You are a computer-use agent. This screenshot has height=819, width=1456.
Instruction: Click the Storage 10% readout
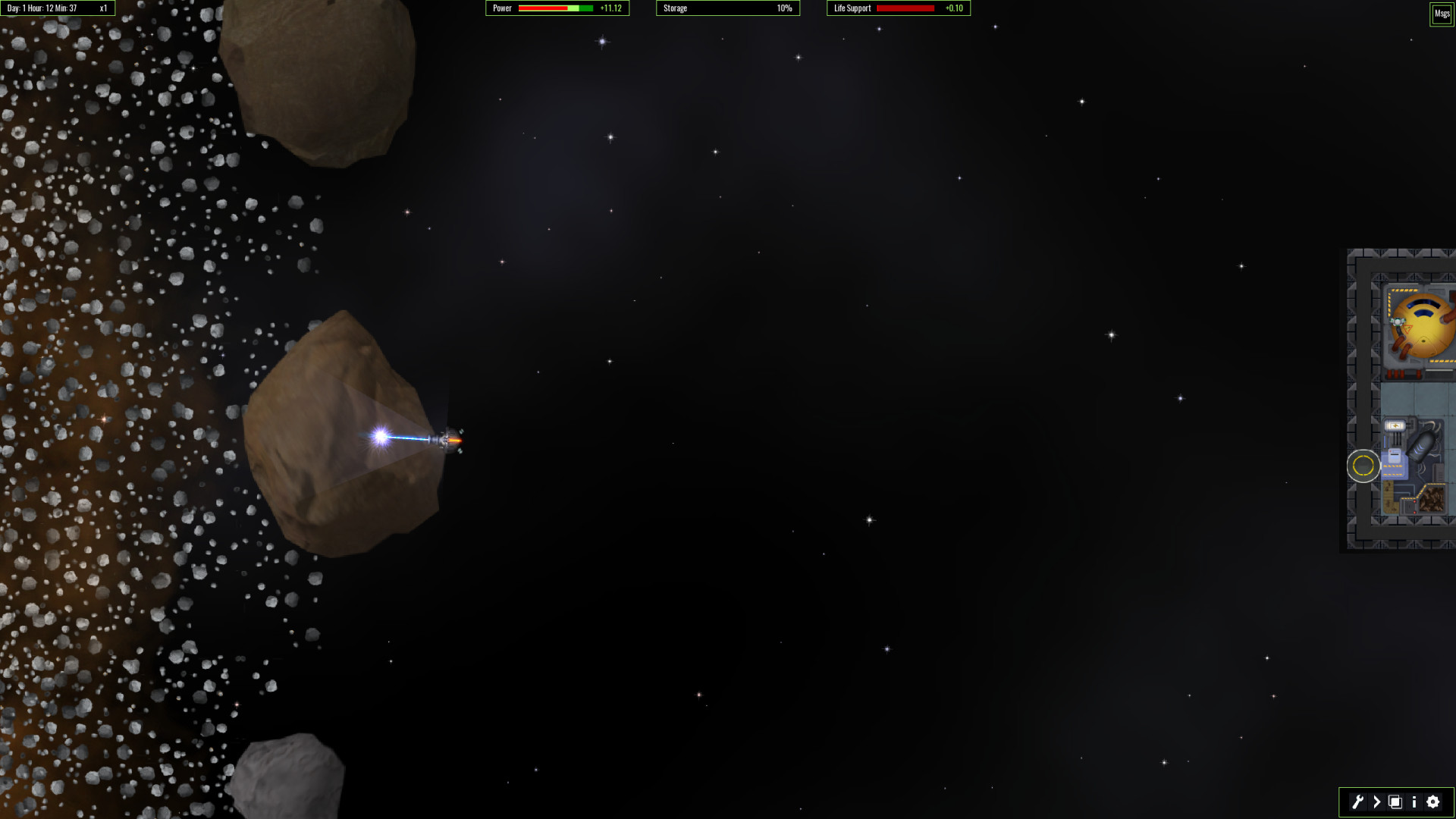pyautogui.click(x=783, y=8)
